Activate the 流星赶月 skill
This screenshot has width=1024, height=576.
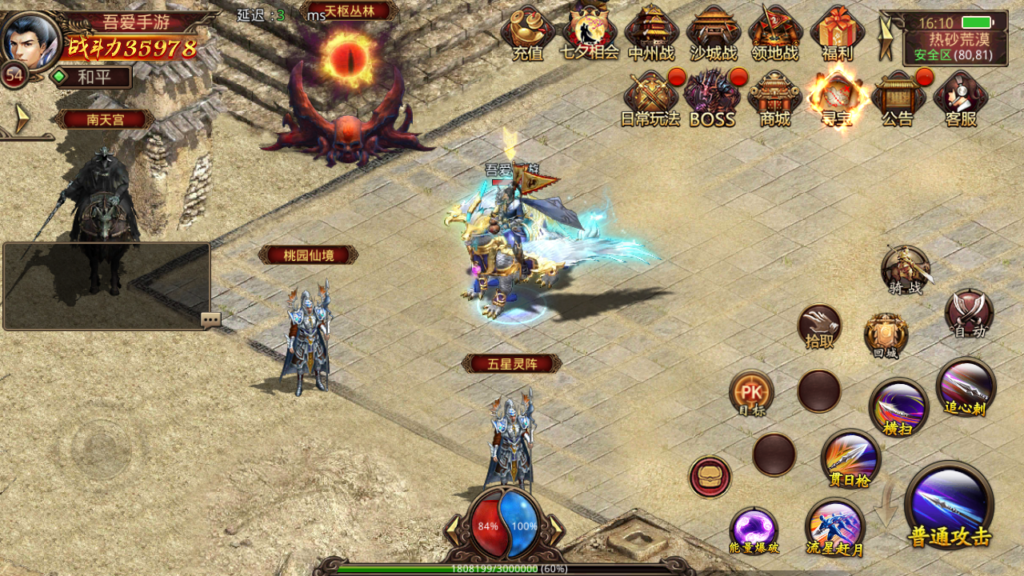(835, 530)
